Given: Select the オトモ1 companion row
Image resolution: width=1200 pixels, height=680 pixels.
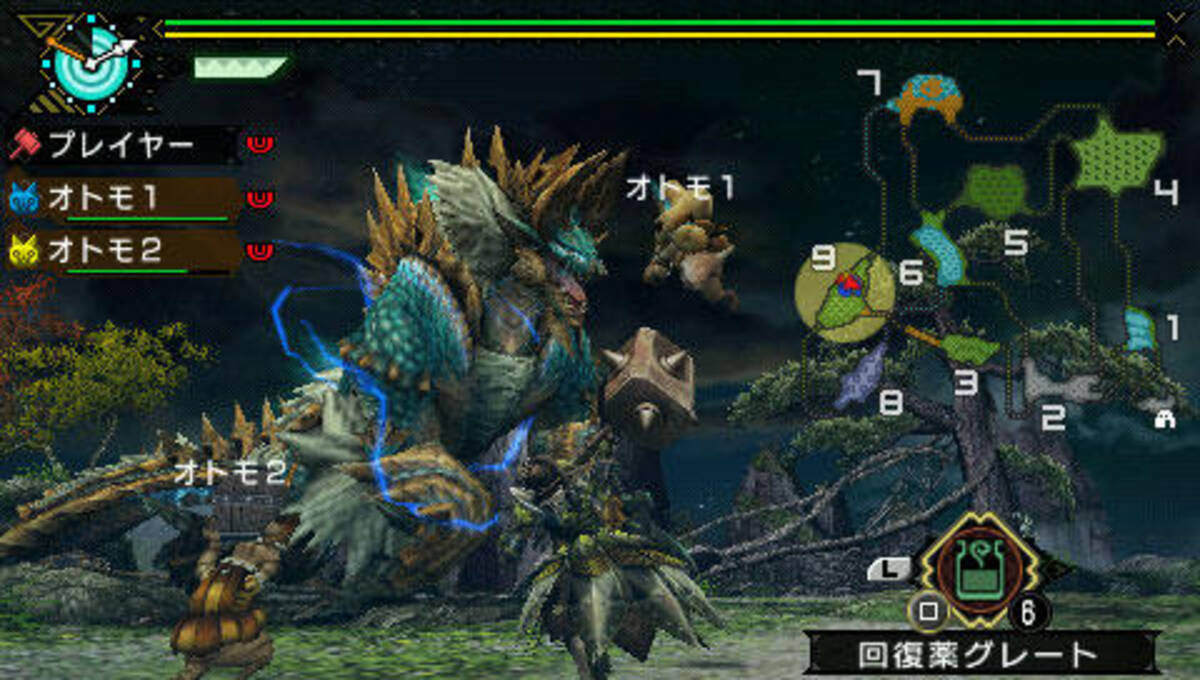Looking at the screenshot, I should point(120,199).
